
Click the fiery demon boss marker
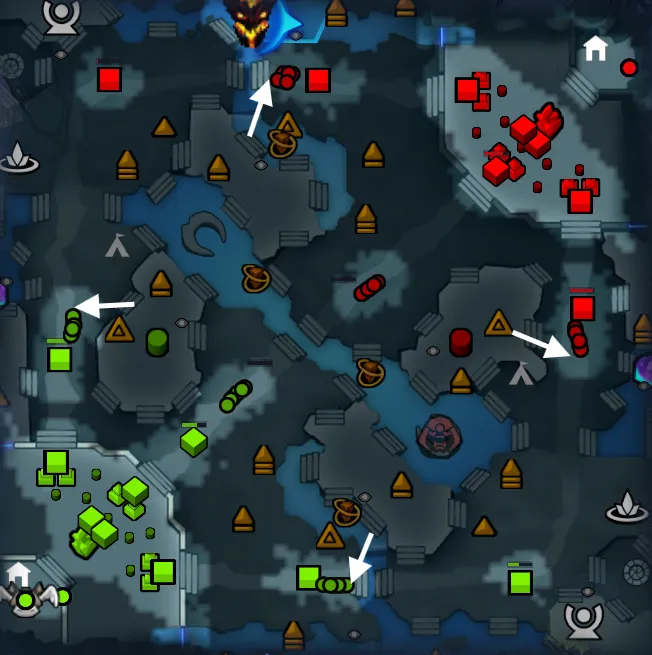click(x=248, y=22)
